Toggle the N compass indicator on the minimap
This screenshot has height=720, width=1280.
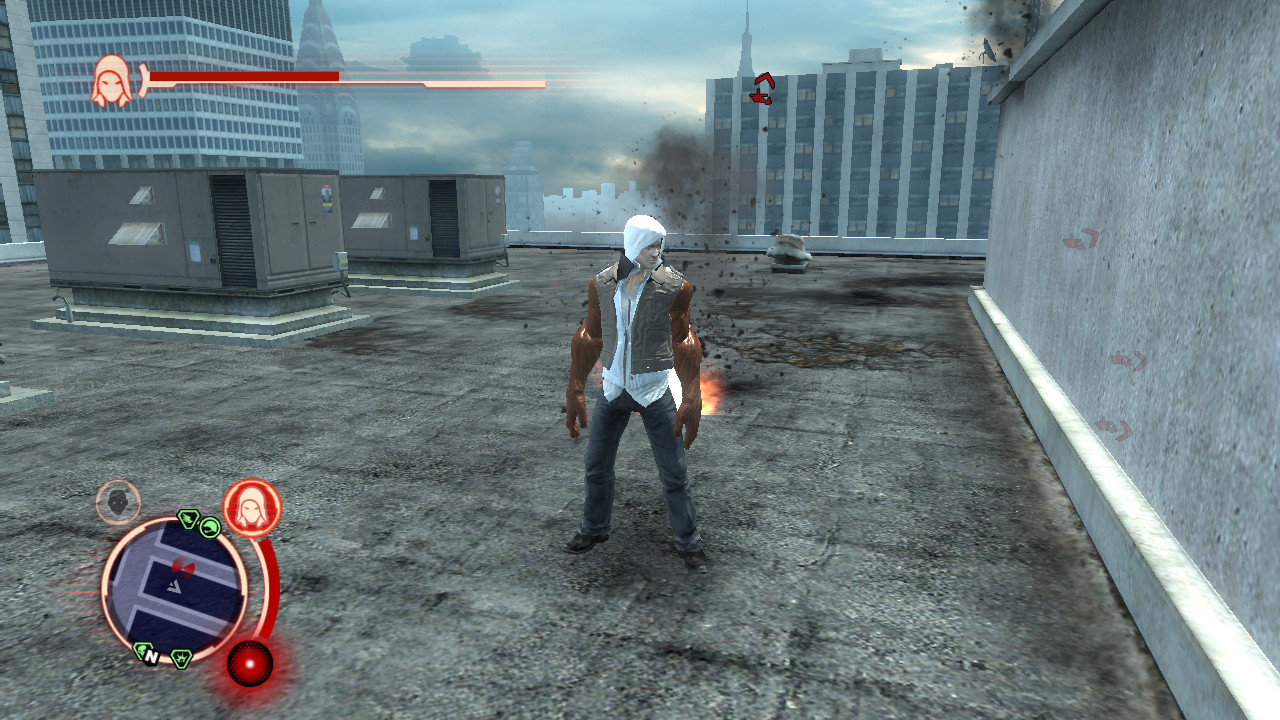pyautogui.click(x=153, y=656)
